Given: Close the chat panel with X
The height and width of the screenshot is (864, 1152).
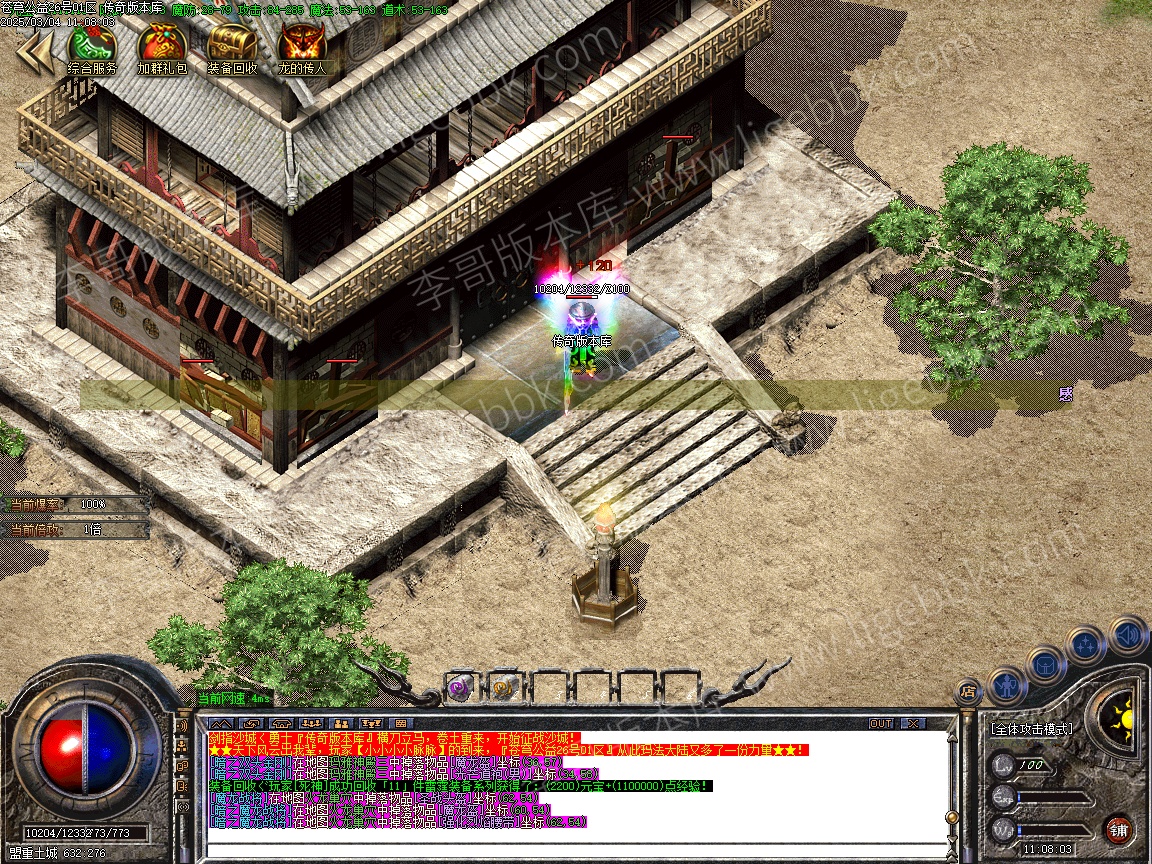Looking at the screenshot, I should 911,723.
